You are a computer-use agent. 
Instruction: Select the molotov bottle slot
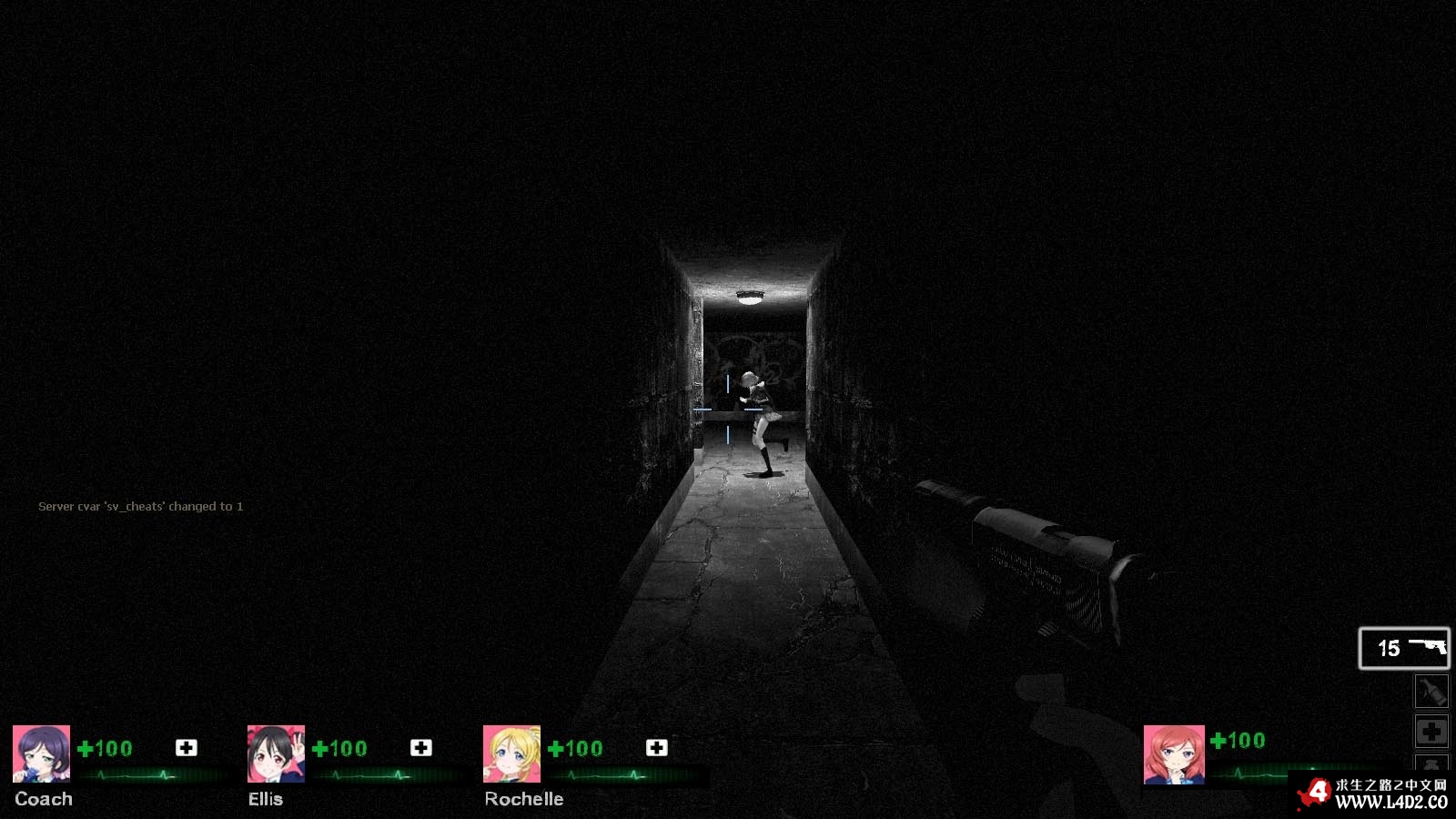(x=1431, y=692)
